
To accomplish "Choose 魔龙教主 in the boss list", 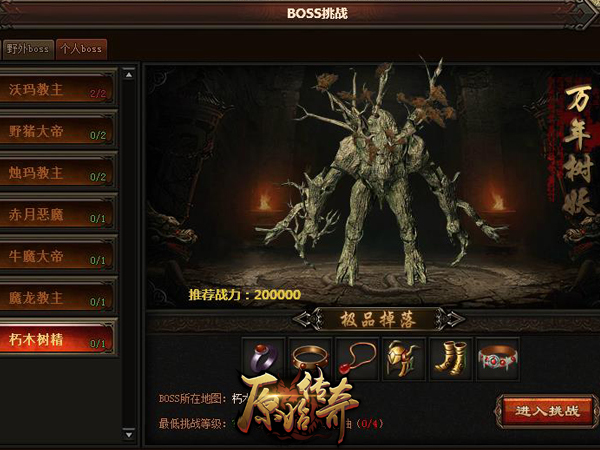I will (58, 298).
